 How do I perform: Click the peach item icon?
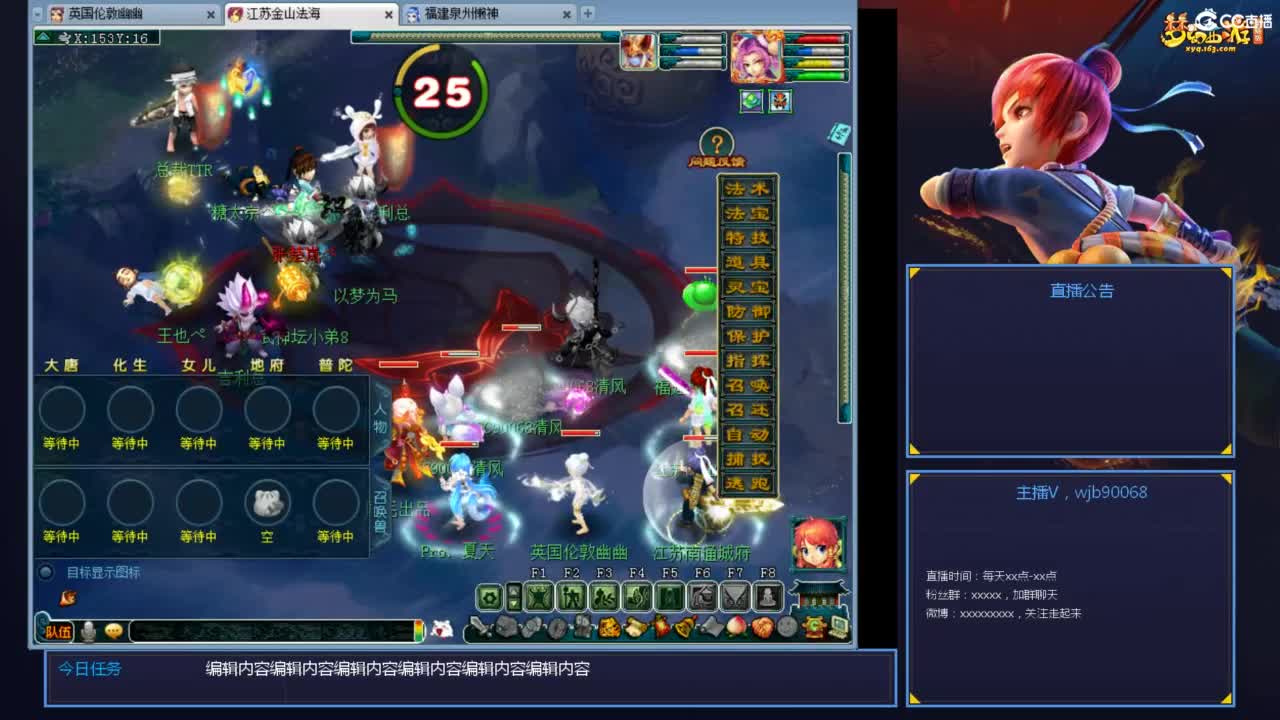click(736, 627)
